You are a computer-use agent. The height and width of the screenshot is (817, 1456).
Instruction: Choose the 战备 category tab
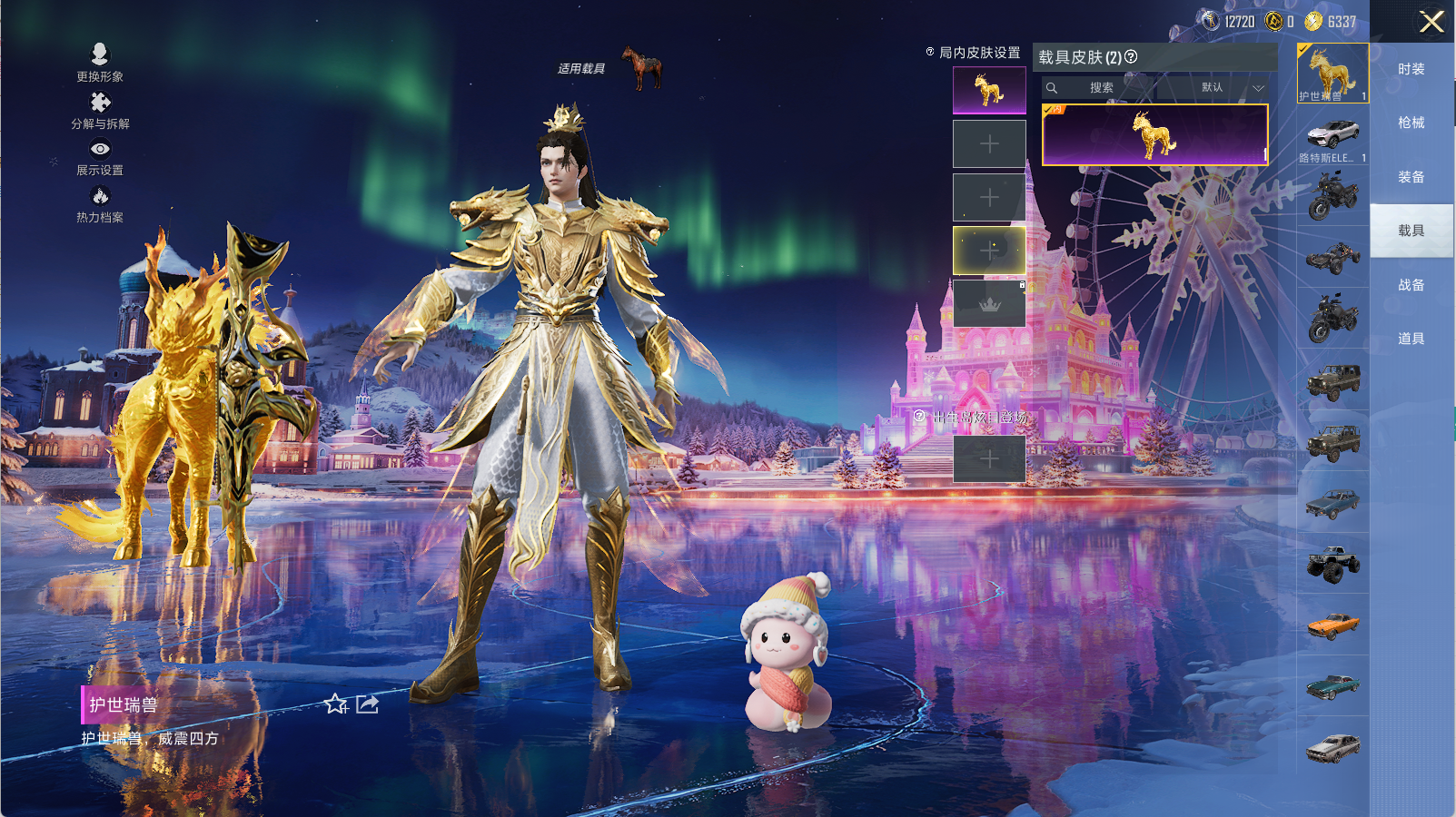click(1411, 285)
